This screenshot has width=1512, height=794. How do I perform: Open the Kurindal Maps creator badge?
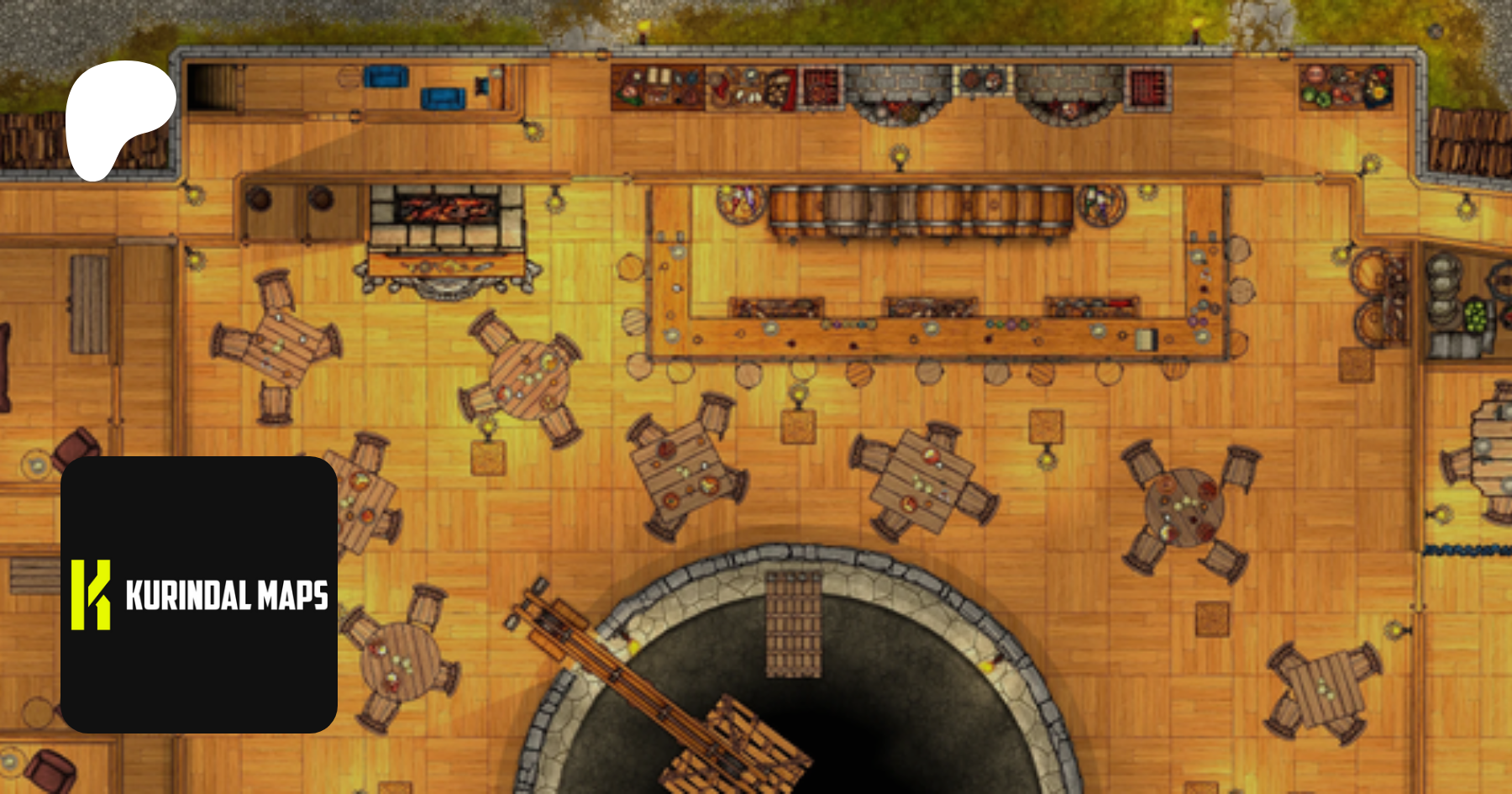[x=199, y=594]
